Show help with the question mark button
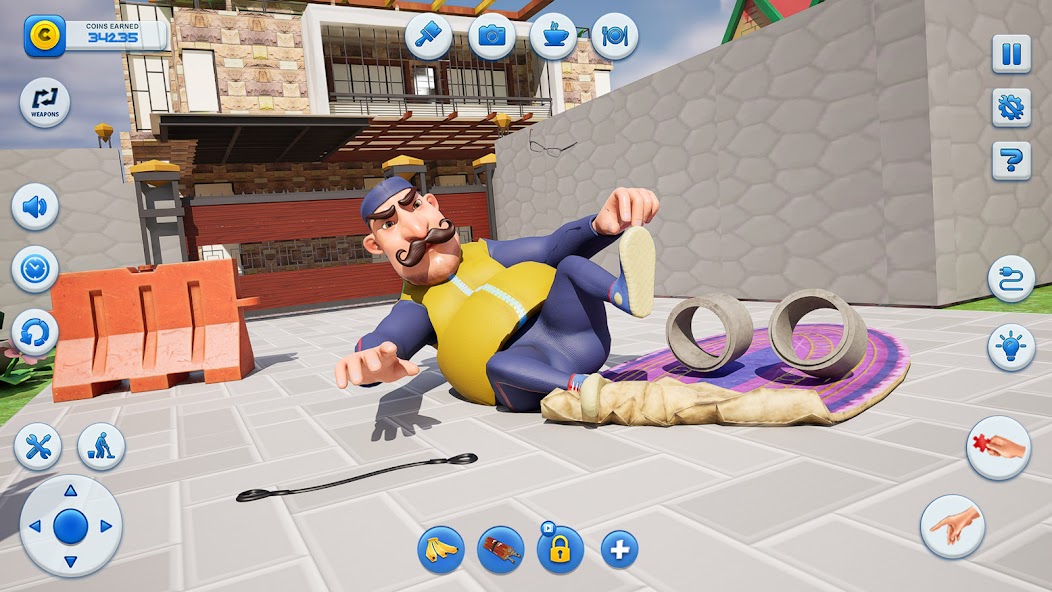This screenshot has width=1052, height=592. coord(1011,160)
